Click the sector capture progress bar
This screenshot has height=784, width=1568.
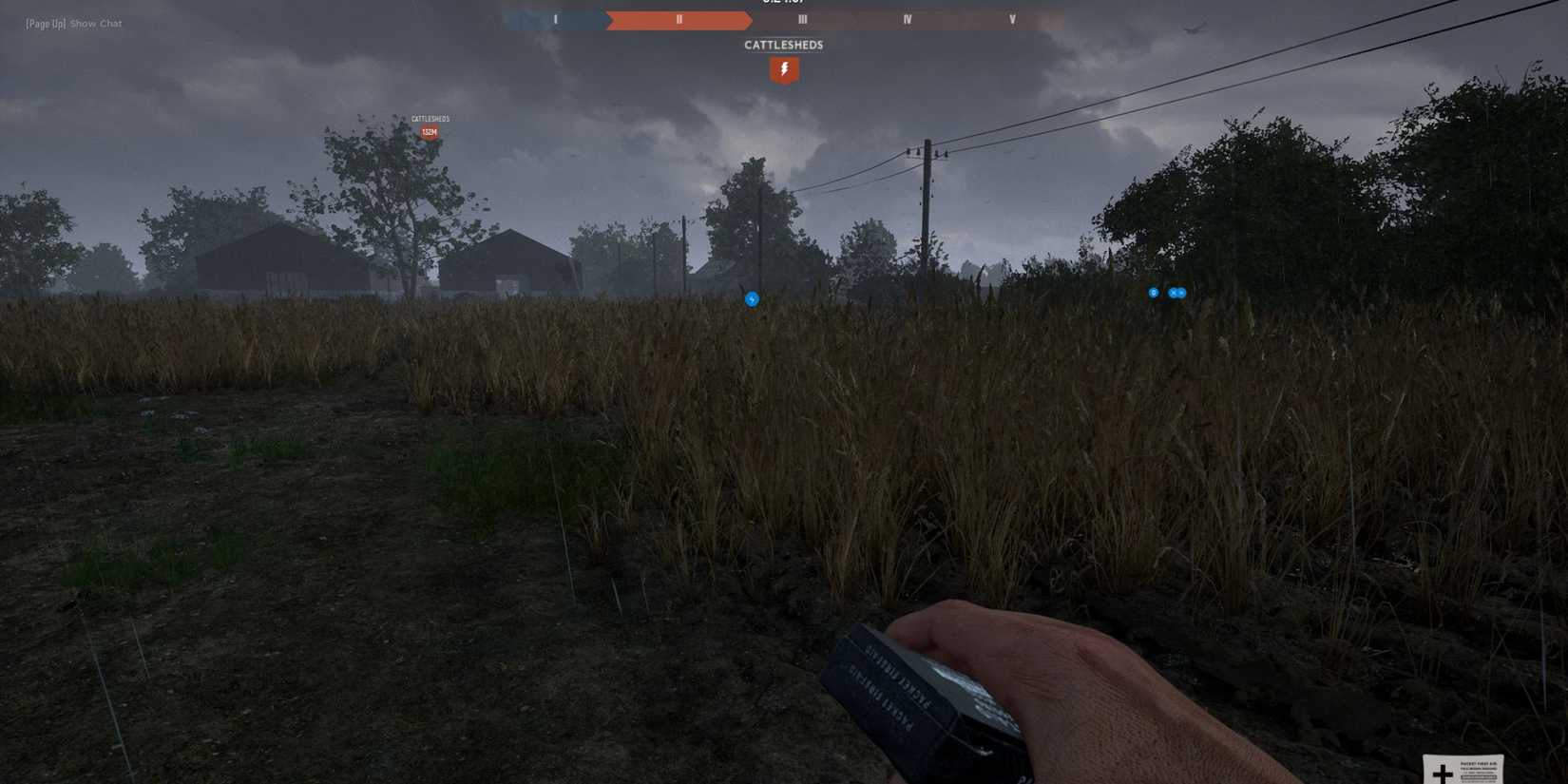783,18
